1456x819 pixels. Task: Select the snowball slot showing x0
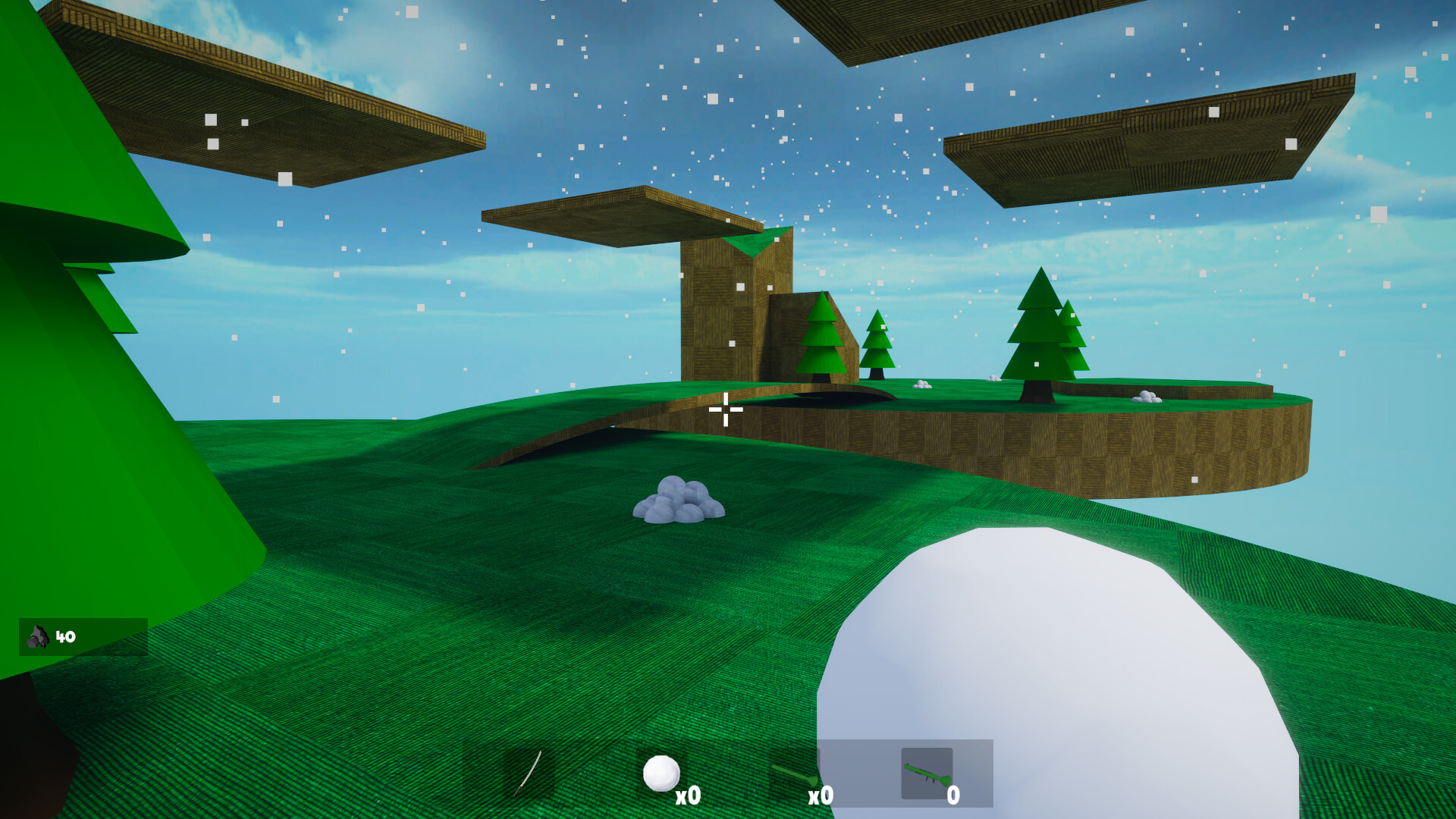click(661, 773)
